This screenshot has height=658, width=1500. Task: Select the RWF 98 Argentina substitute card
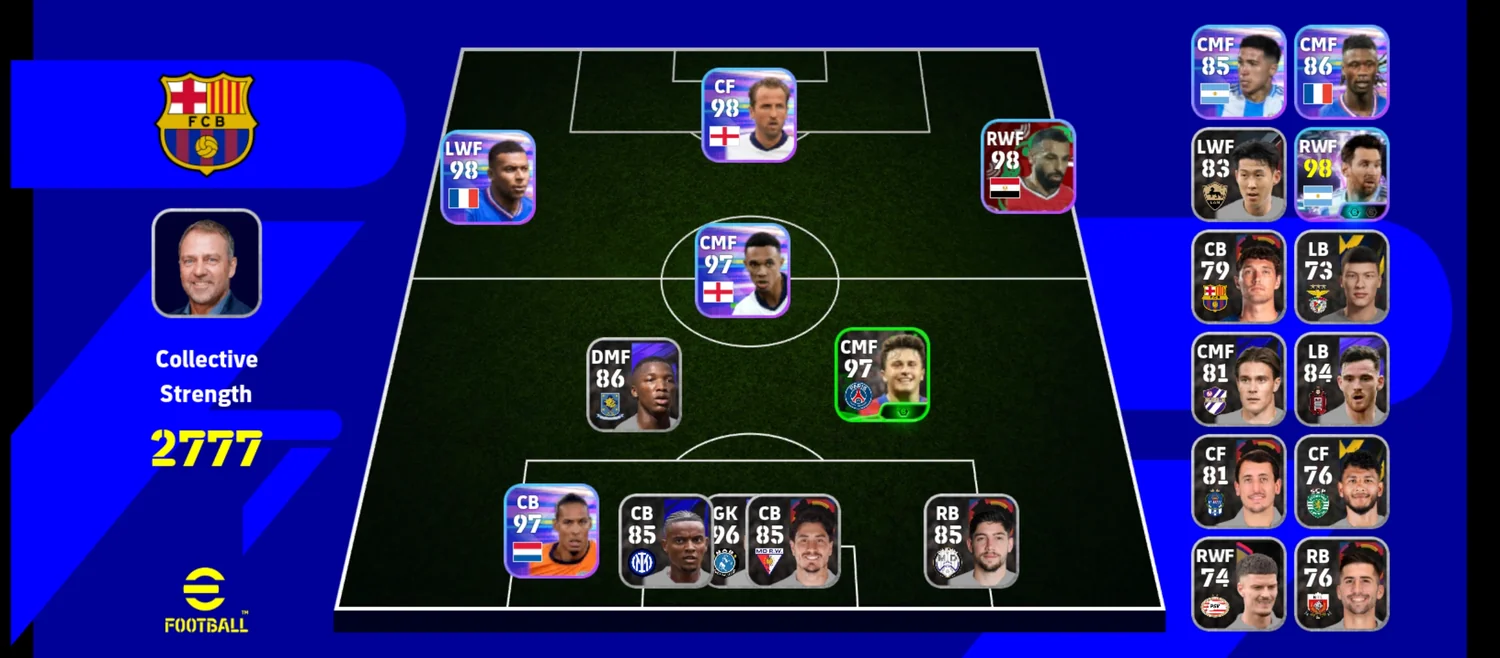(1341, 175)
